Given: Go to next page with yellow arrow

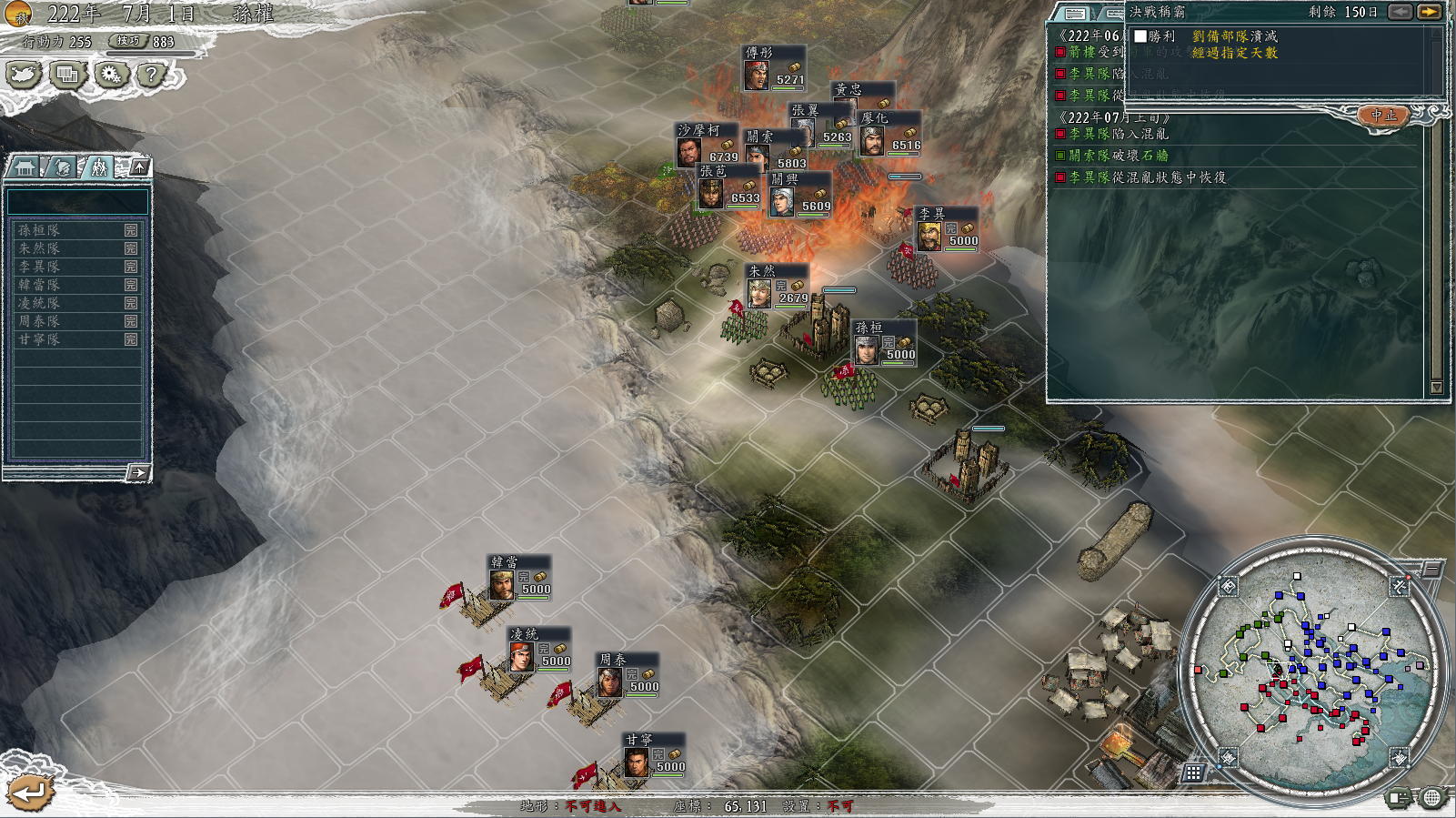Looking at the screenshot, I should tap(1429, 12).
